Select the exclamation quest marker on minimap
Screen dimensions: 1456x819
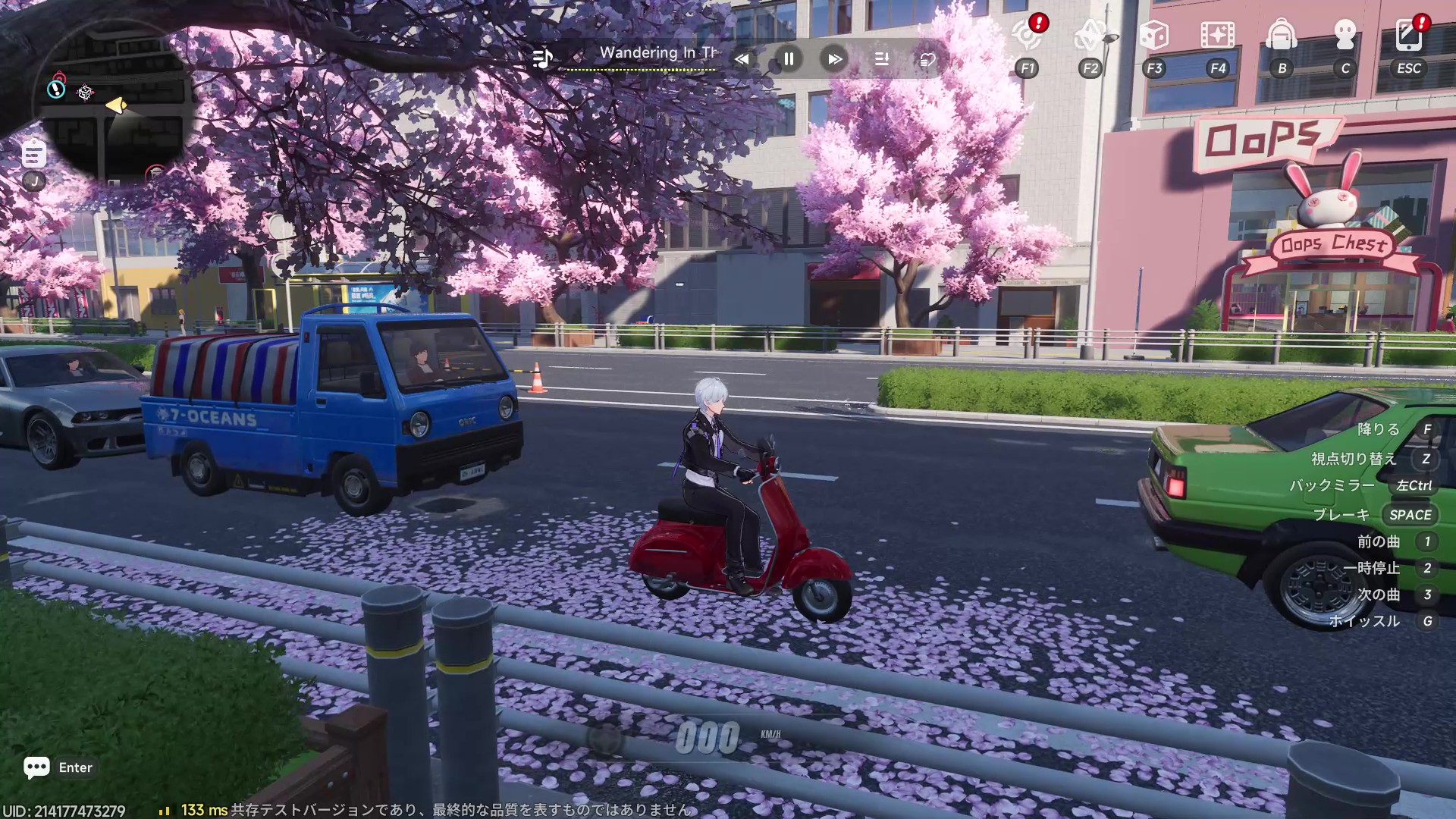click(56, 89)
